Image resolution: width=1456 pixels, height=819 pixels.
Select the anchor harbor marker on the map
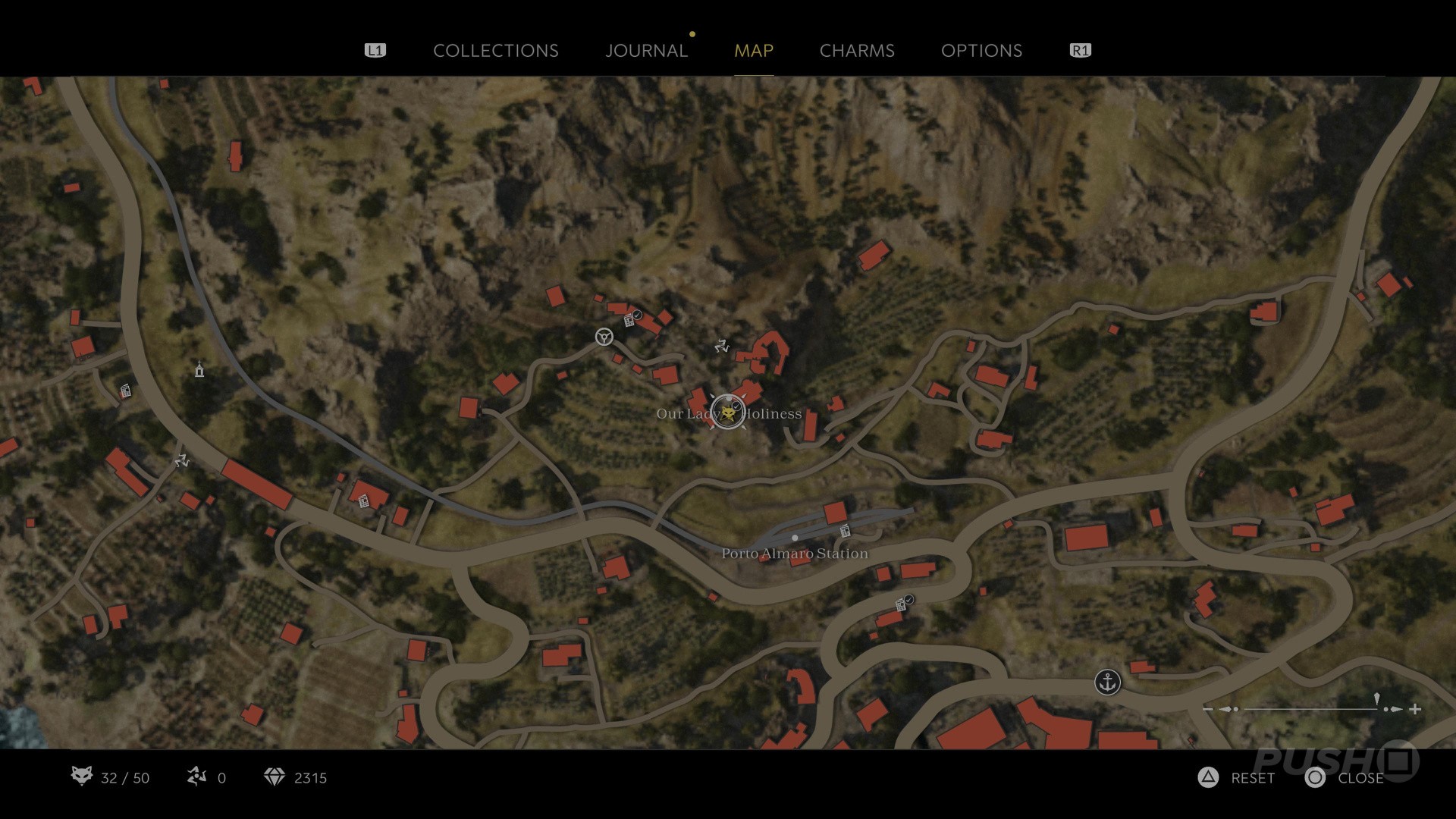point(1108,682)
